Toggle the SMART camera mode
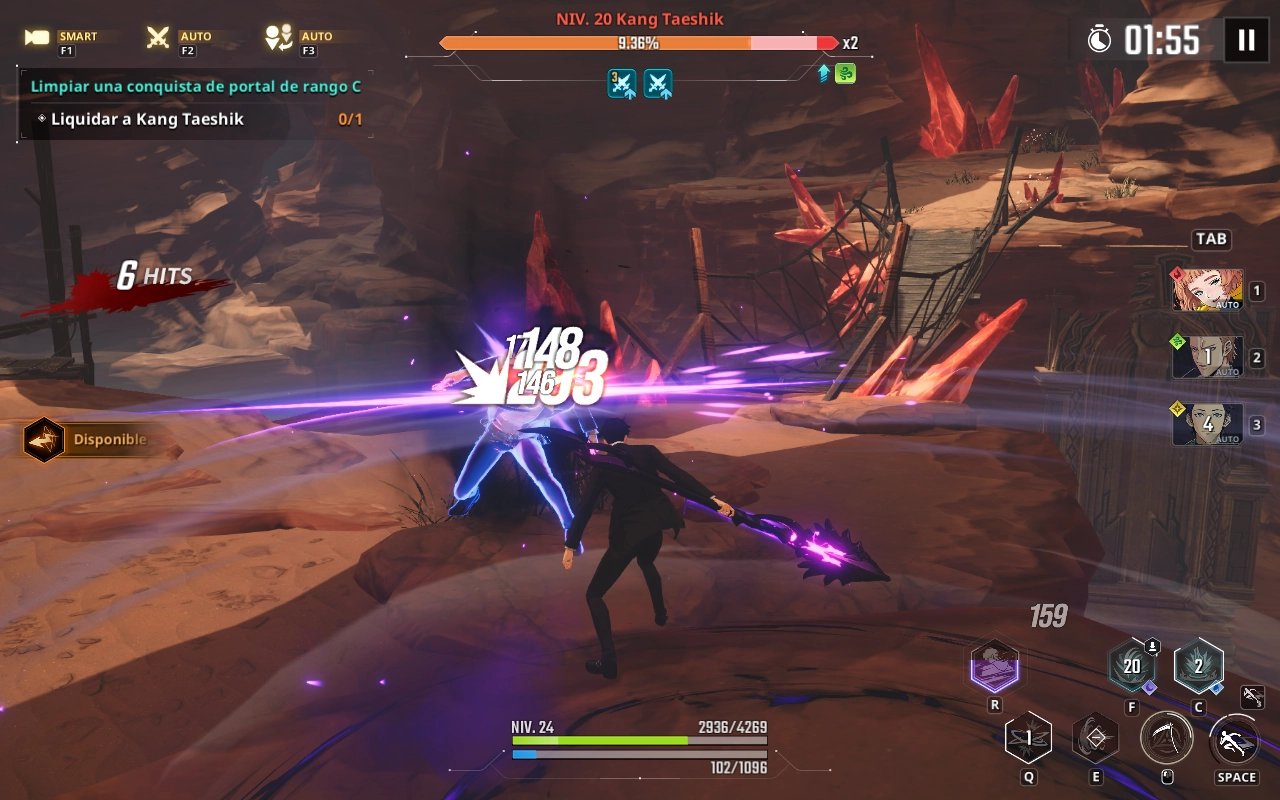The height and width of the screenshot is (800, 1280). point(38,38)
